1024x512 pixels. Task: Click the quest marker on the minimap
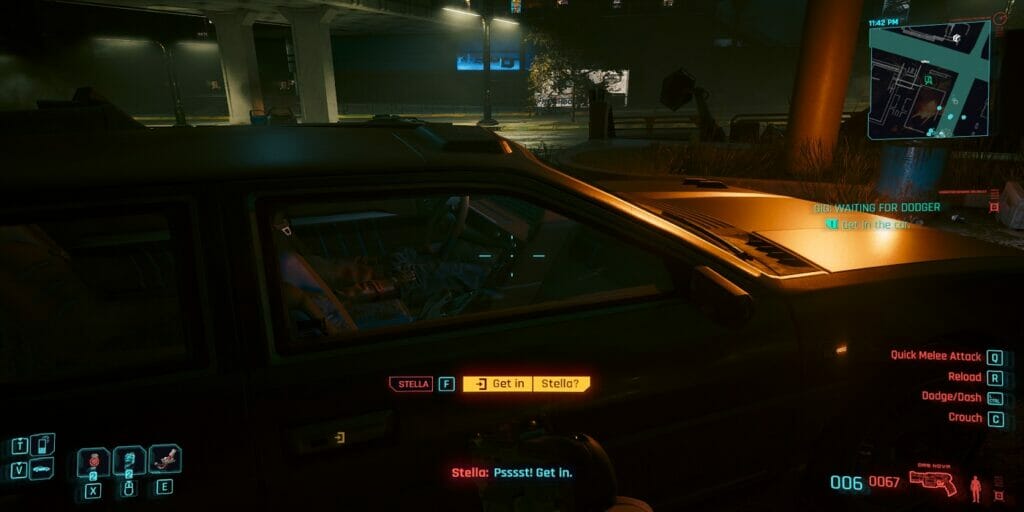click(957, 38)
